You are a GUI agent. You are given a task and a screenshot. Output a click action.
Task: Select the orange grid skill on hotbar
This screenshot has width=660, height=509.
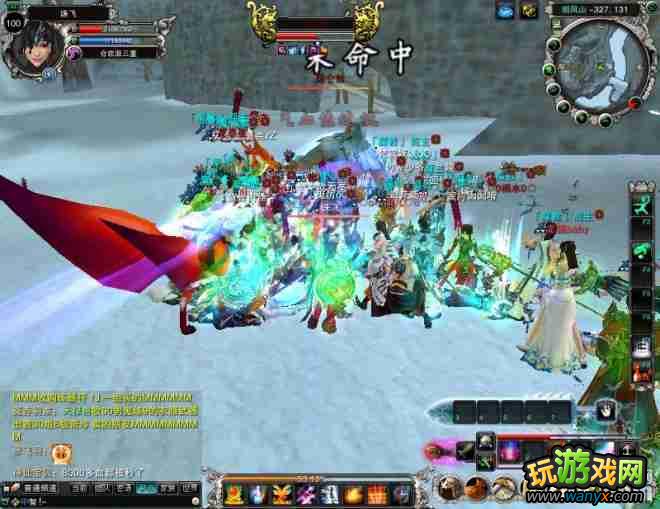click(376, 493)
